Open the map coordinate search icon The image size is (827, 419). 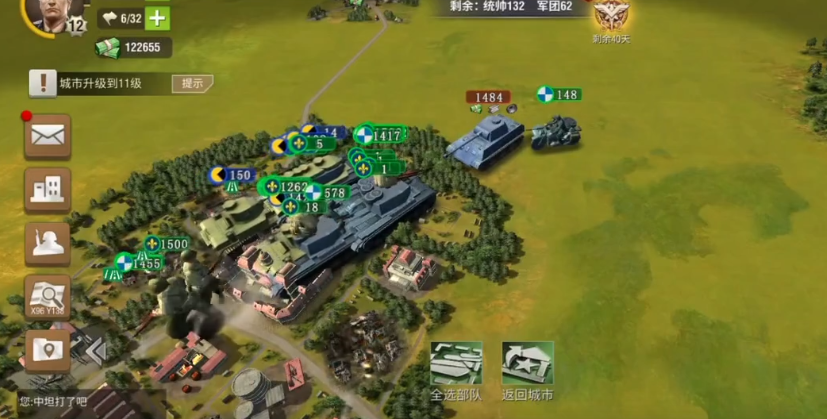[x=47, y=296]
